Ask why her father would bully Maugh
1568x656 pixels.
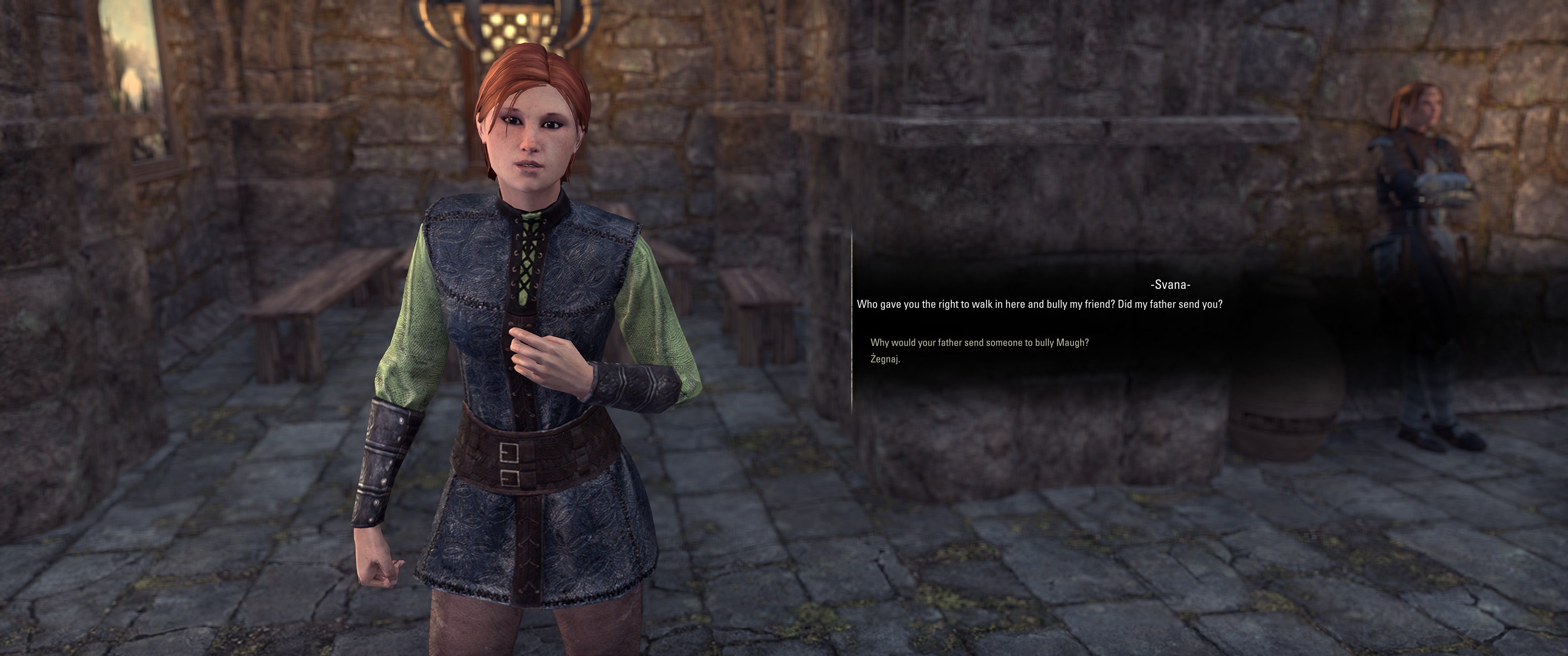click(979, 343)
